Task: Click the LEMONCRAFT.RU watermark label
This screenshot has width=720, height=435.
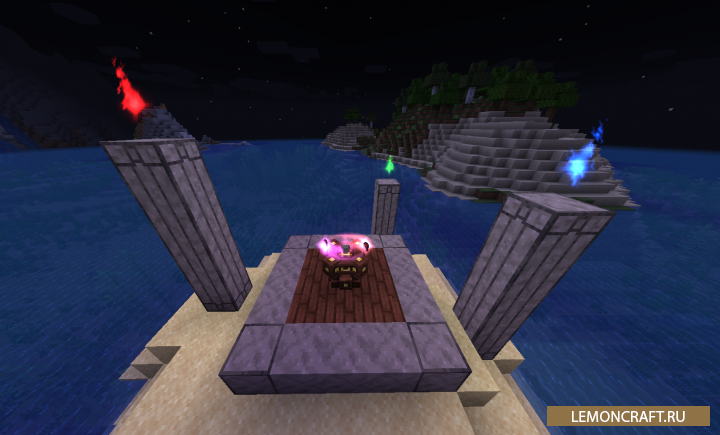Action: tap(628, 415)
